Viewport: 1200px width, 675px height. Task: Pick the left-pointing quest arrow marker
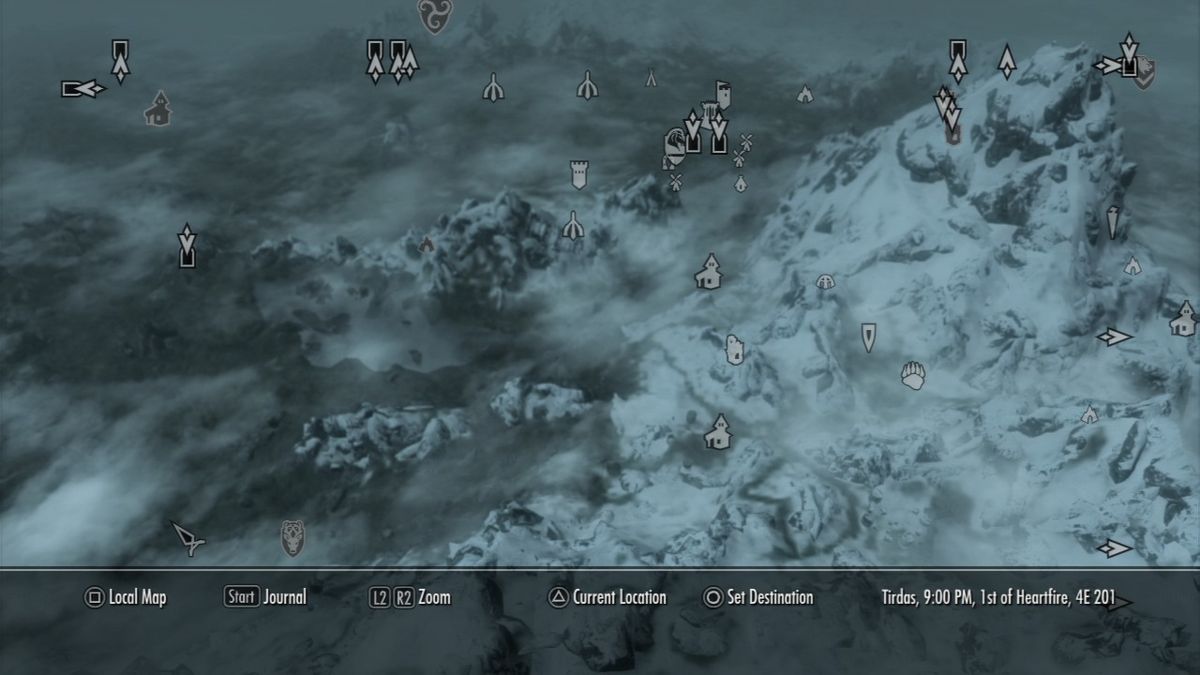[x=83, y=89]
